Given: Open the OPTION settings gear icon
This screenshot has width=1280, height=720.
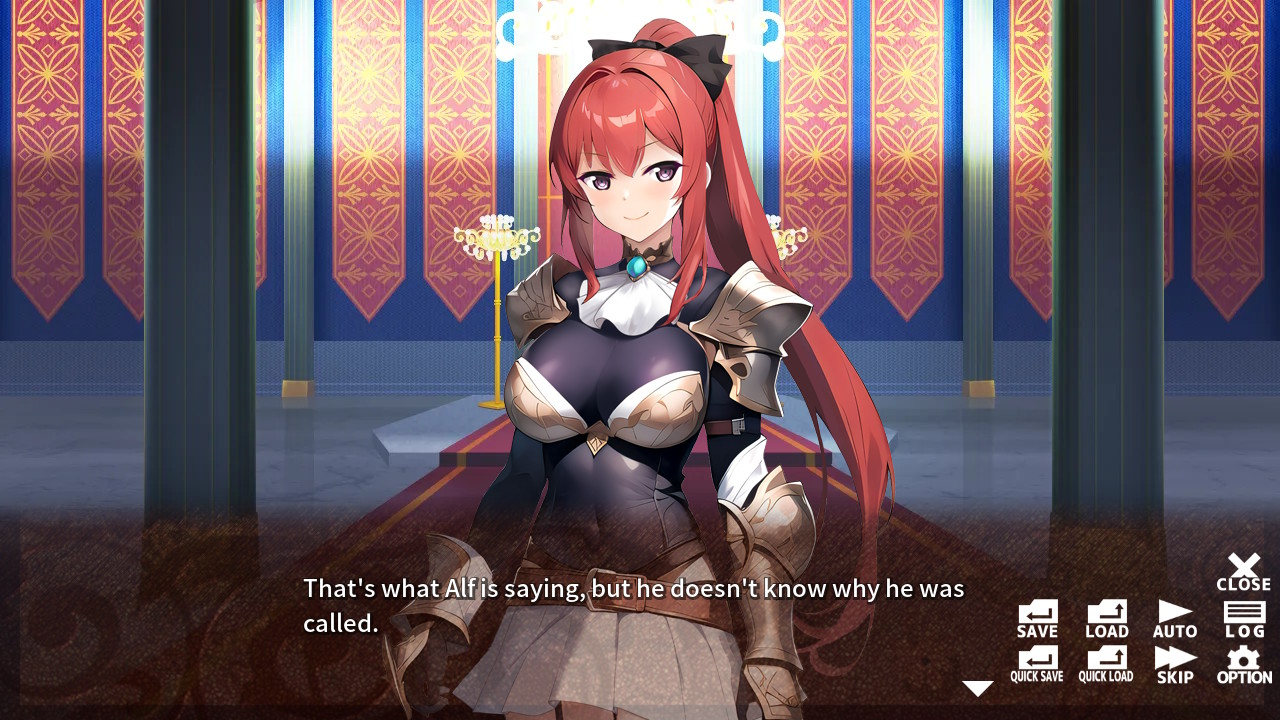Looking at the screenshot, I should click(x=1243, y=662).
